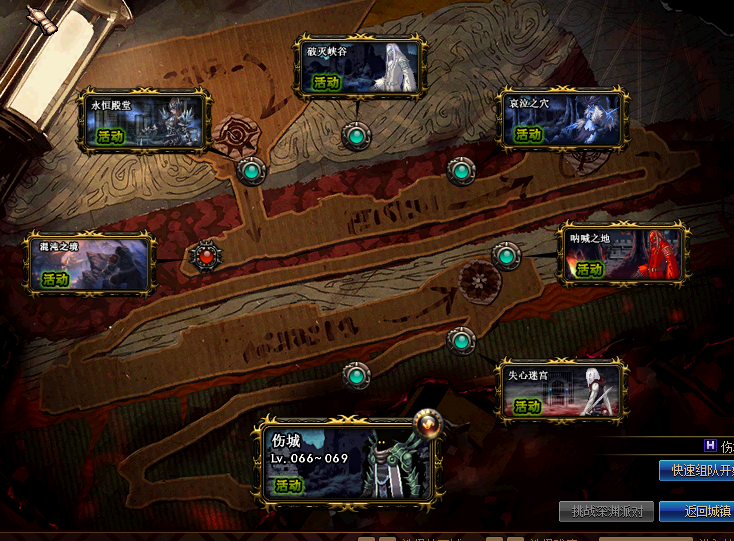Click the teal map node beside 呐喊之地

[x=507, y=256]
